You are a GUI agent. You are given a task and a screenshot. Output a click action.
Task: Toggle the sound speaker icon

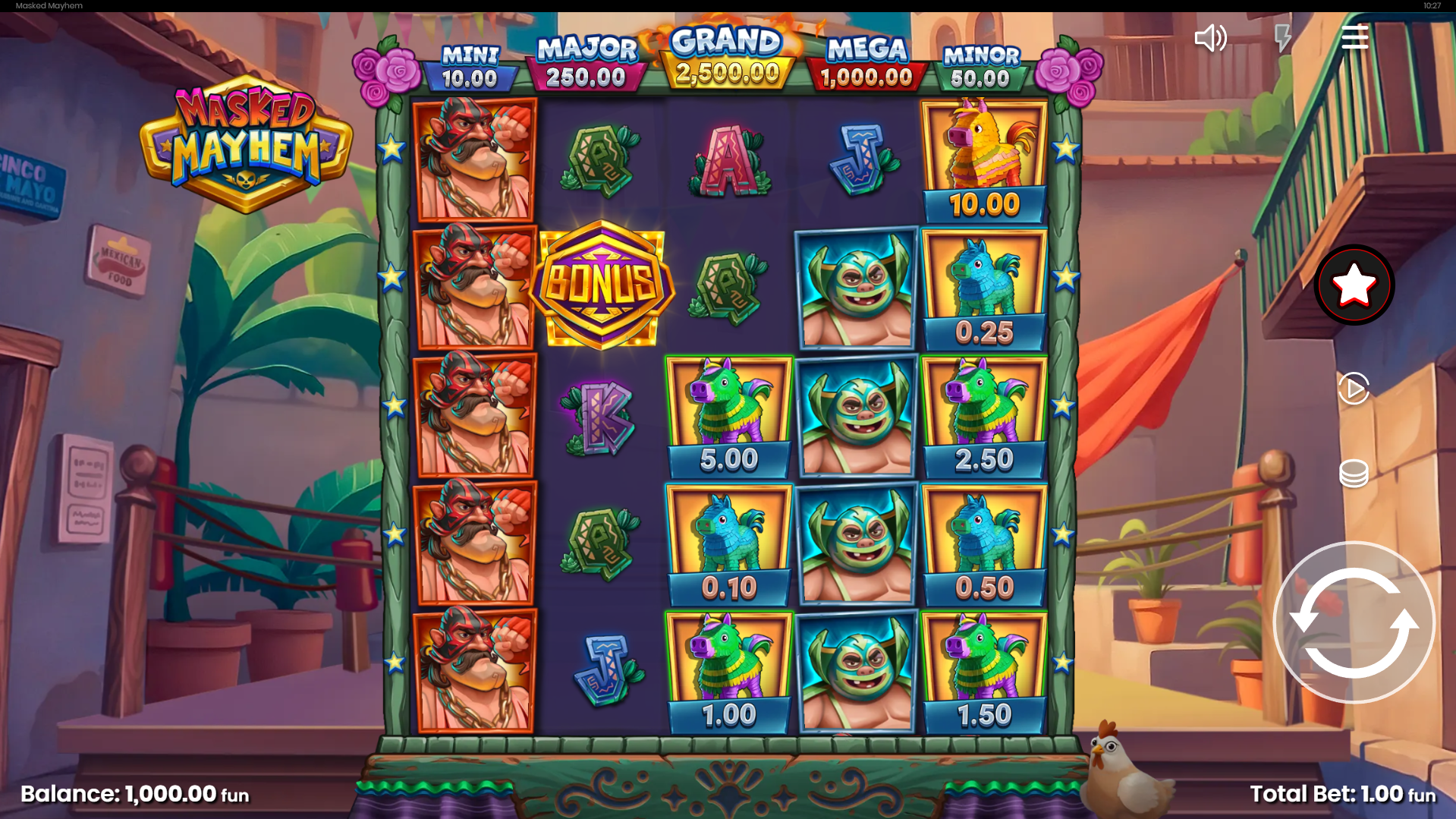click(1210, 38)
